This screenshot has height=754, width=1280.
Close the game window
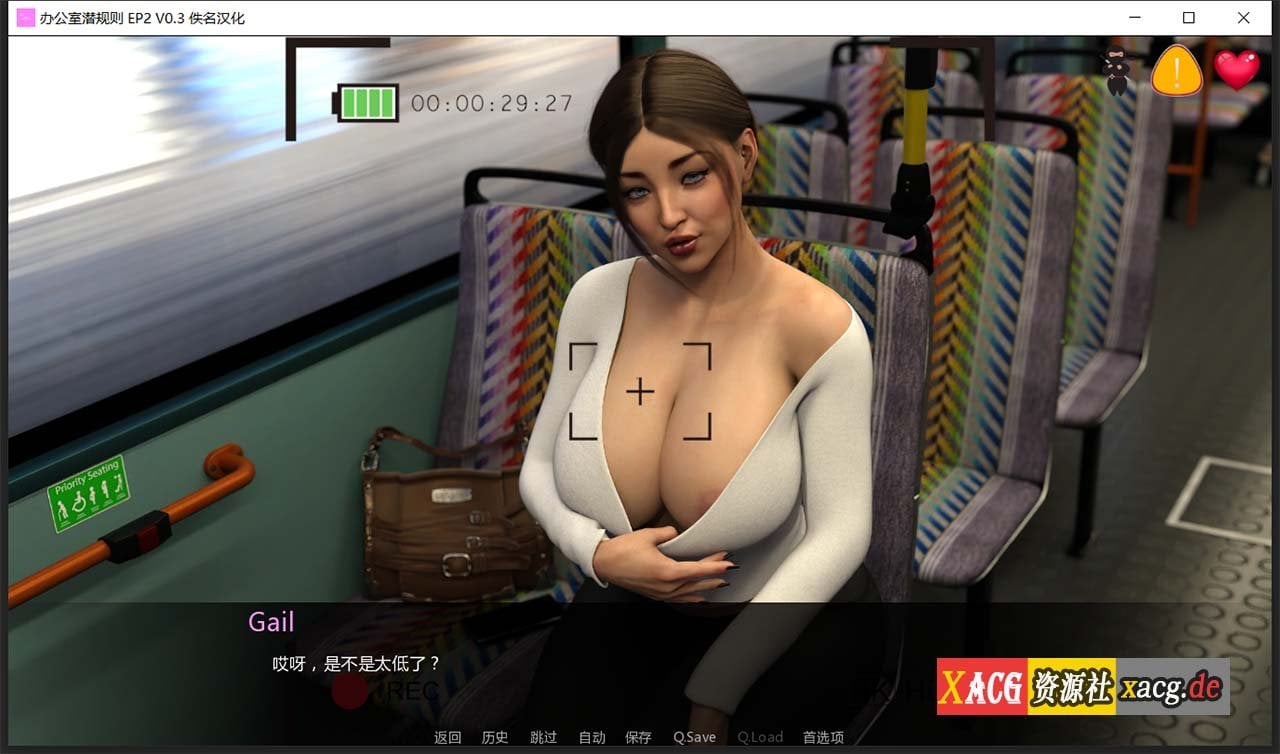(x=1243, y=18)
